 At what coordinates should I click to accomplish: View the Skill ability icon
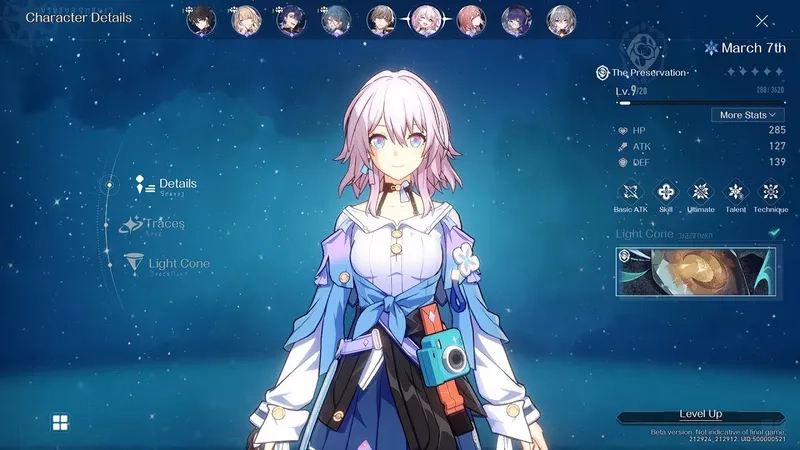(666, 192)
